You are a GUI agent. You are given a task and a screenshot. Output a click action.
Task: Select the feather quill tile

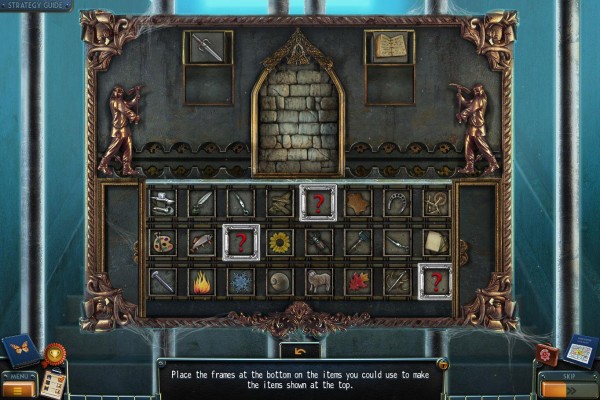click(201, 203)
